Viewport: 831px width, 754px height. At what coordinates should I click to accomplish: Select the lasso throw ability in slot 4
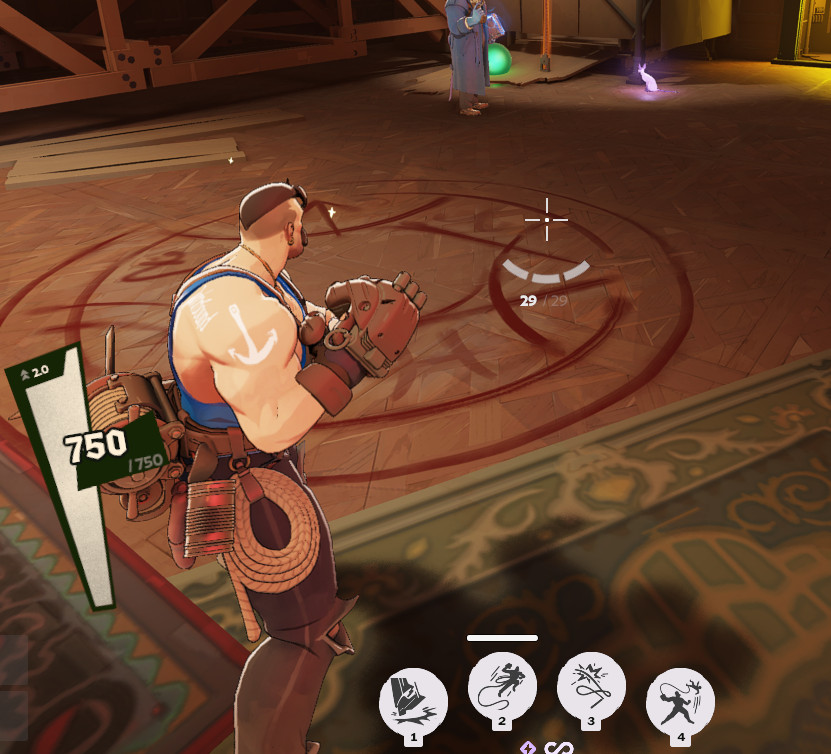680,700
